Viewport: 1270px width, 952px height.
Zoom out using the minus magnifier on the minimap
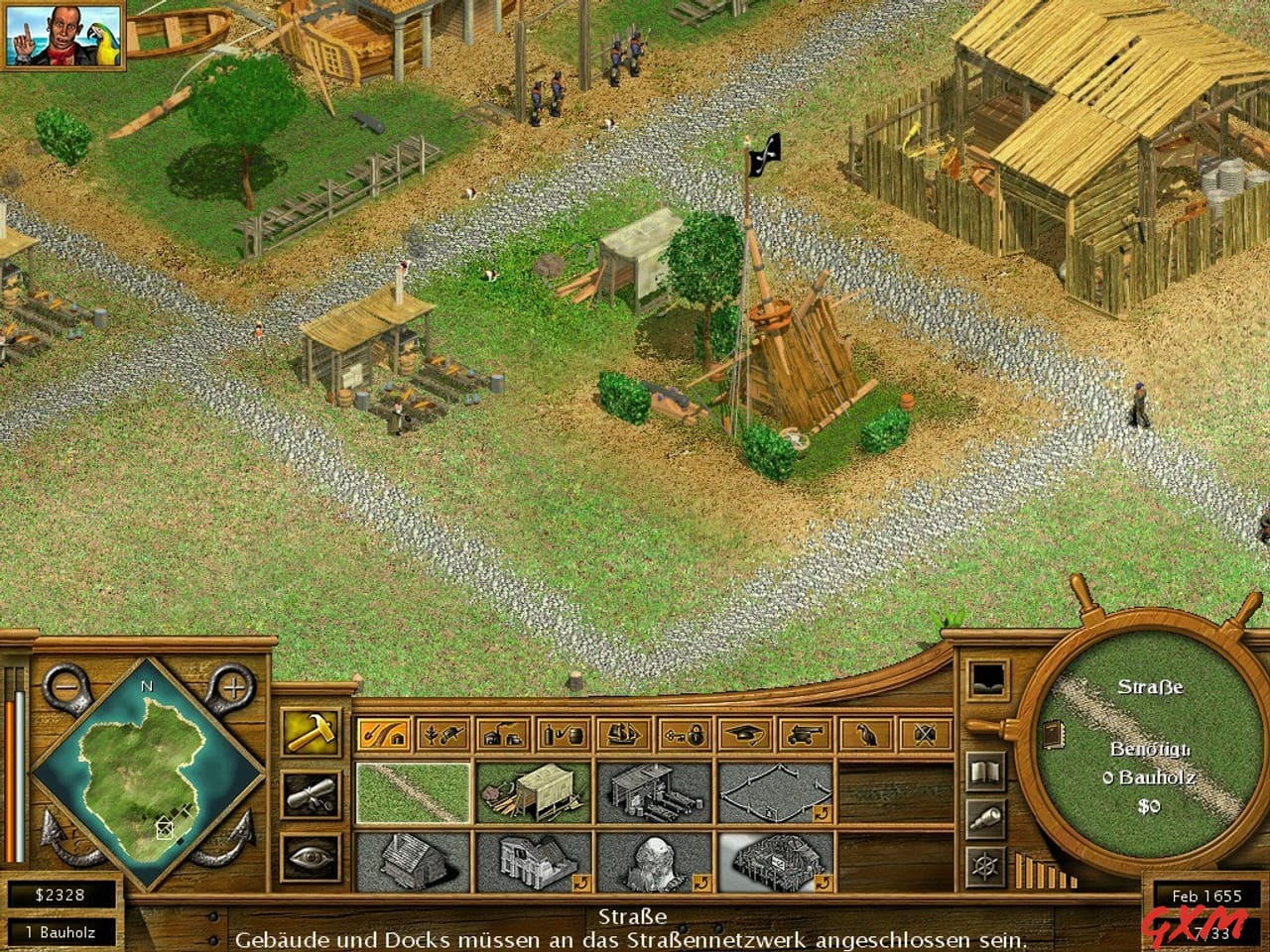pyautogui.click(x=64, y=685)
